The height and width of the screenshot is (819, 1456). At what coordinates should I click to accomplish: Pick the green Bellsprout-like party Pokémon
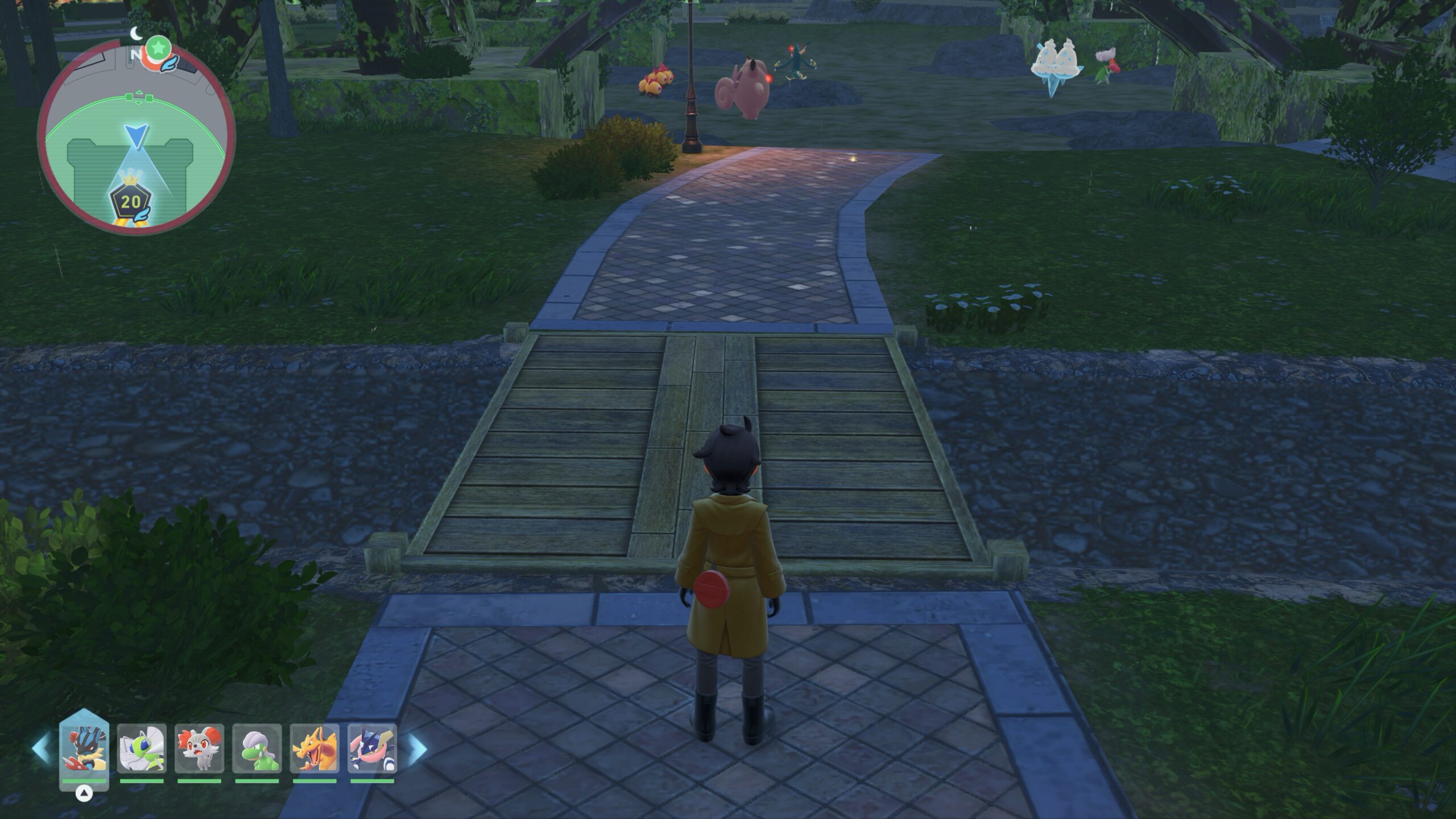click(257, 748)
